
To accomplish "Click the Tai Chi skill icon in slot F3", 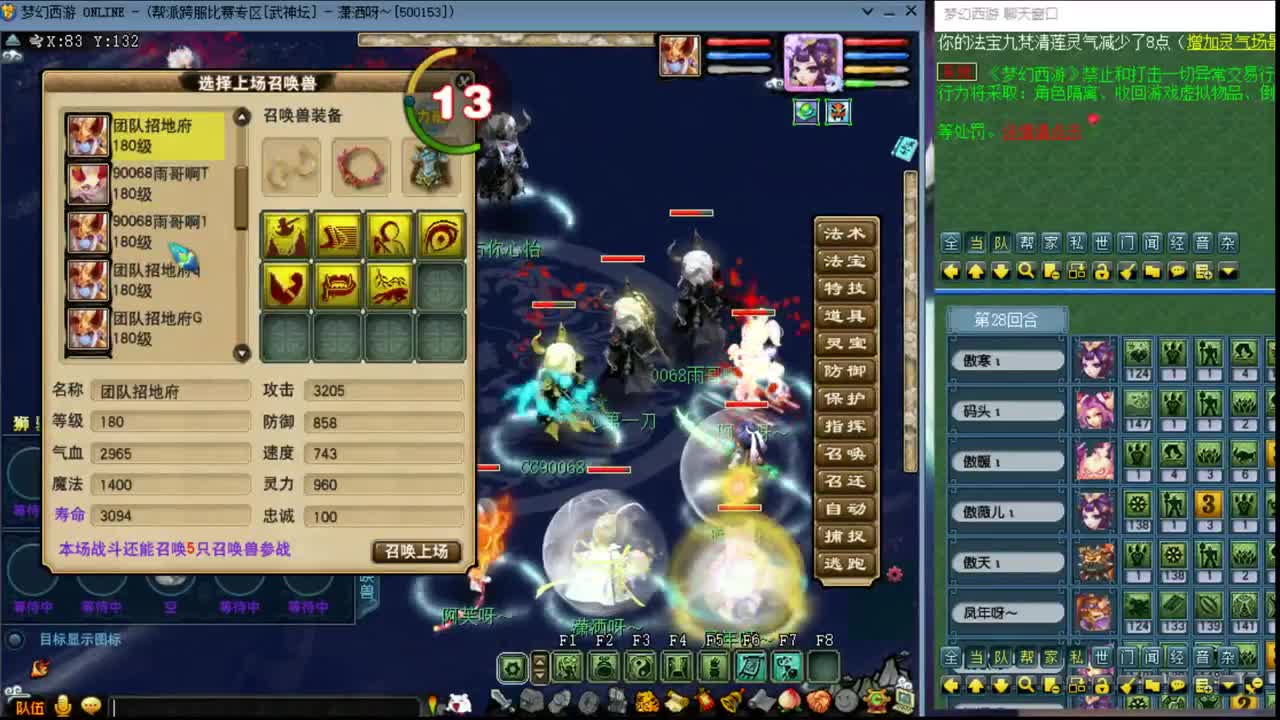I will (638, 666).
